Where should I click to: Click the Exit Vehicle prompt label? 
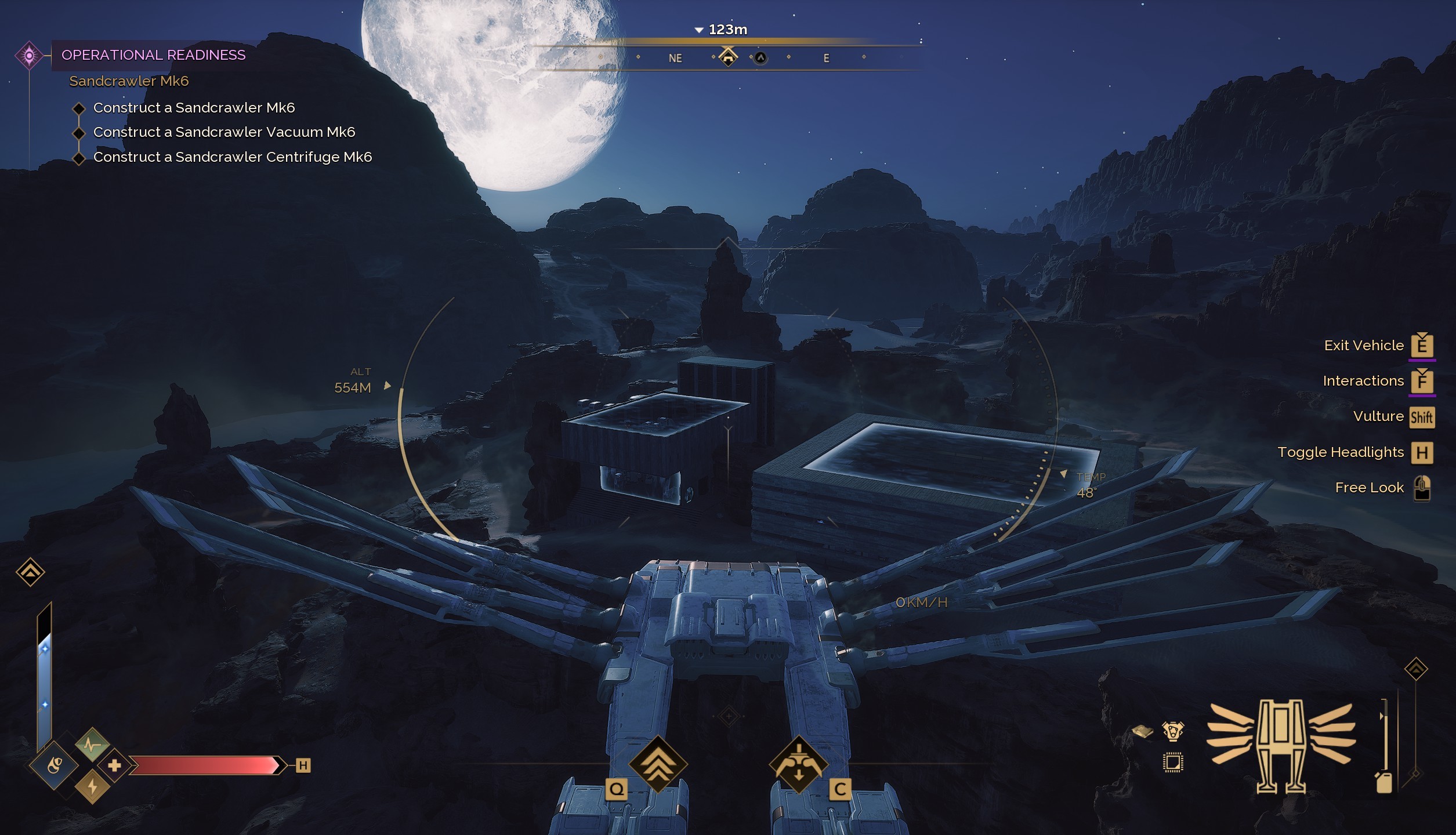1363,346
